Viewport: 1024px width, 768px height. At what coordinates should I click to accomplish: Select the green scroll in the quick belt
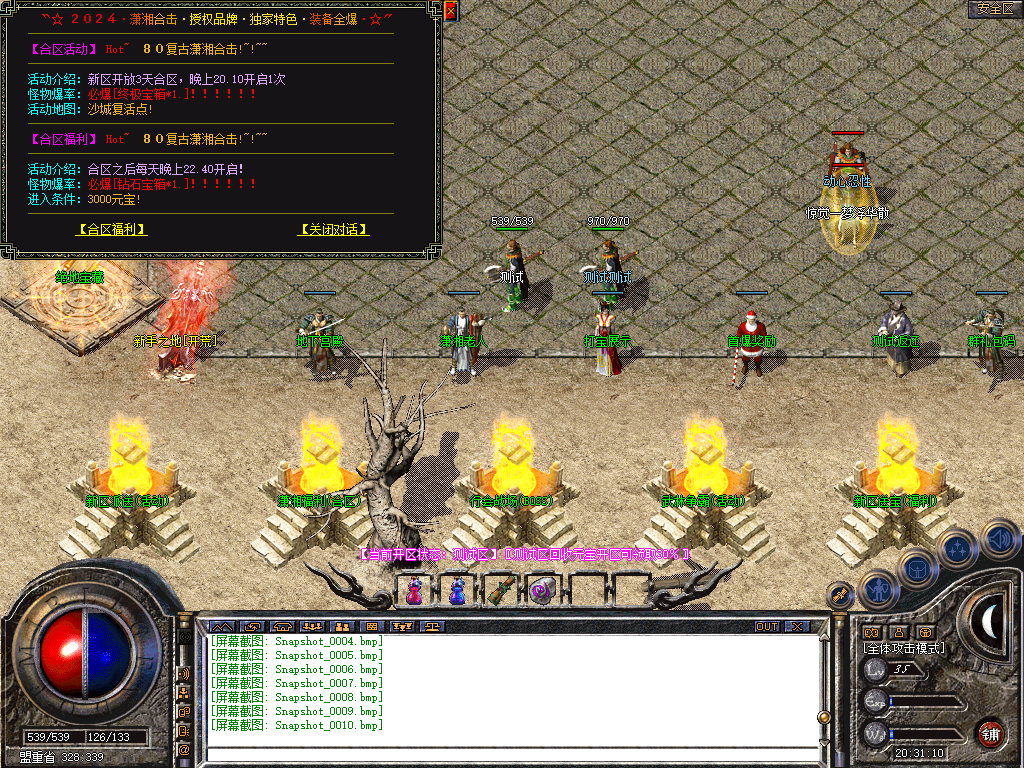click(499, 591)
